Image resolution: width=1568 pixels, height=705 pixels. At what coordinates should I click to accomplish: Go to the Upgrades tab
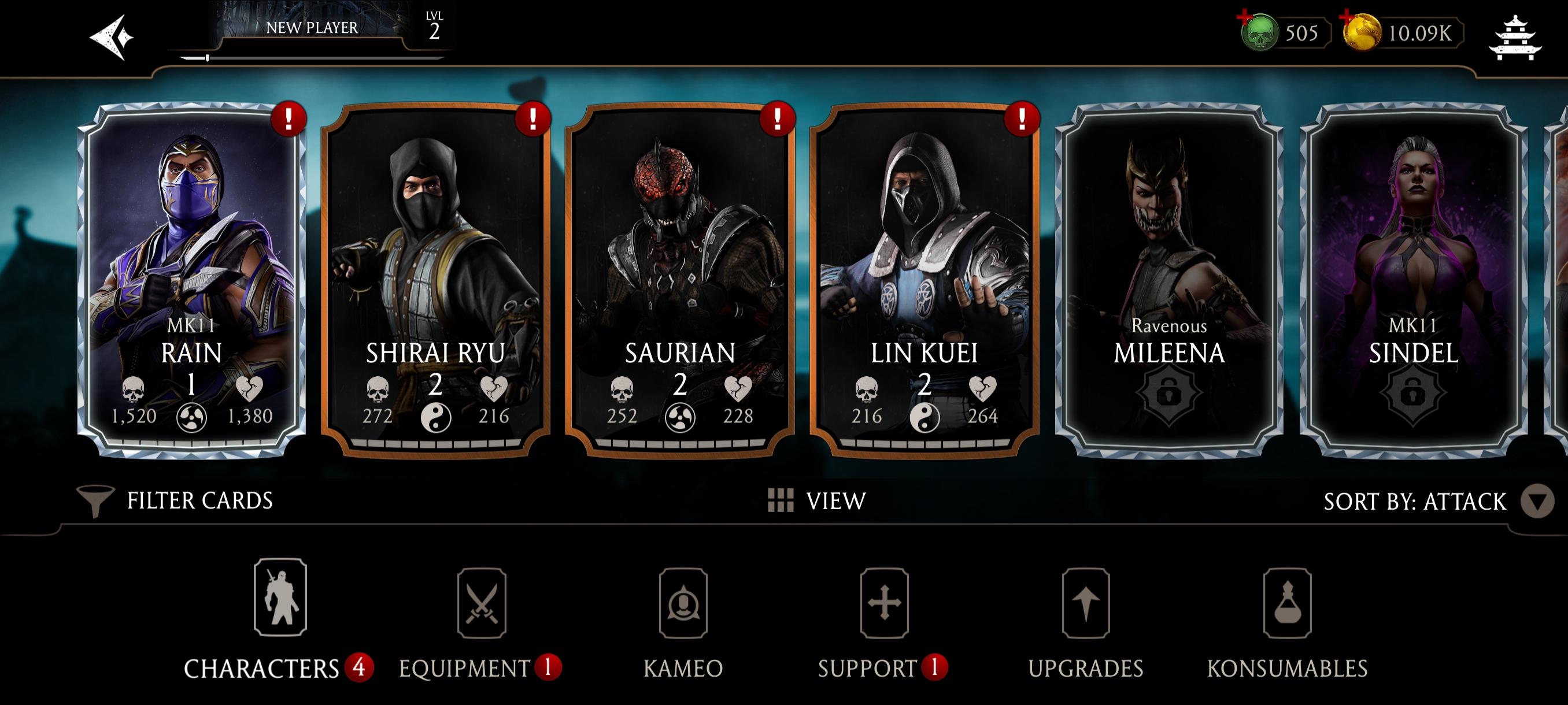(1085, 621)
